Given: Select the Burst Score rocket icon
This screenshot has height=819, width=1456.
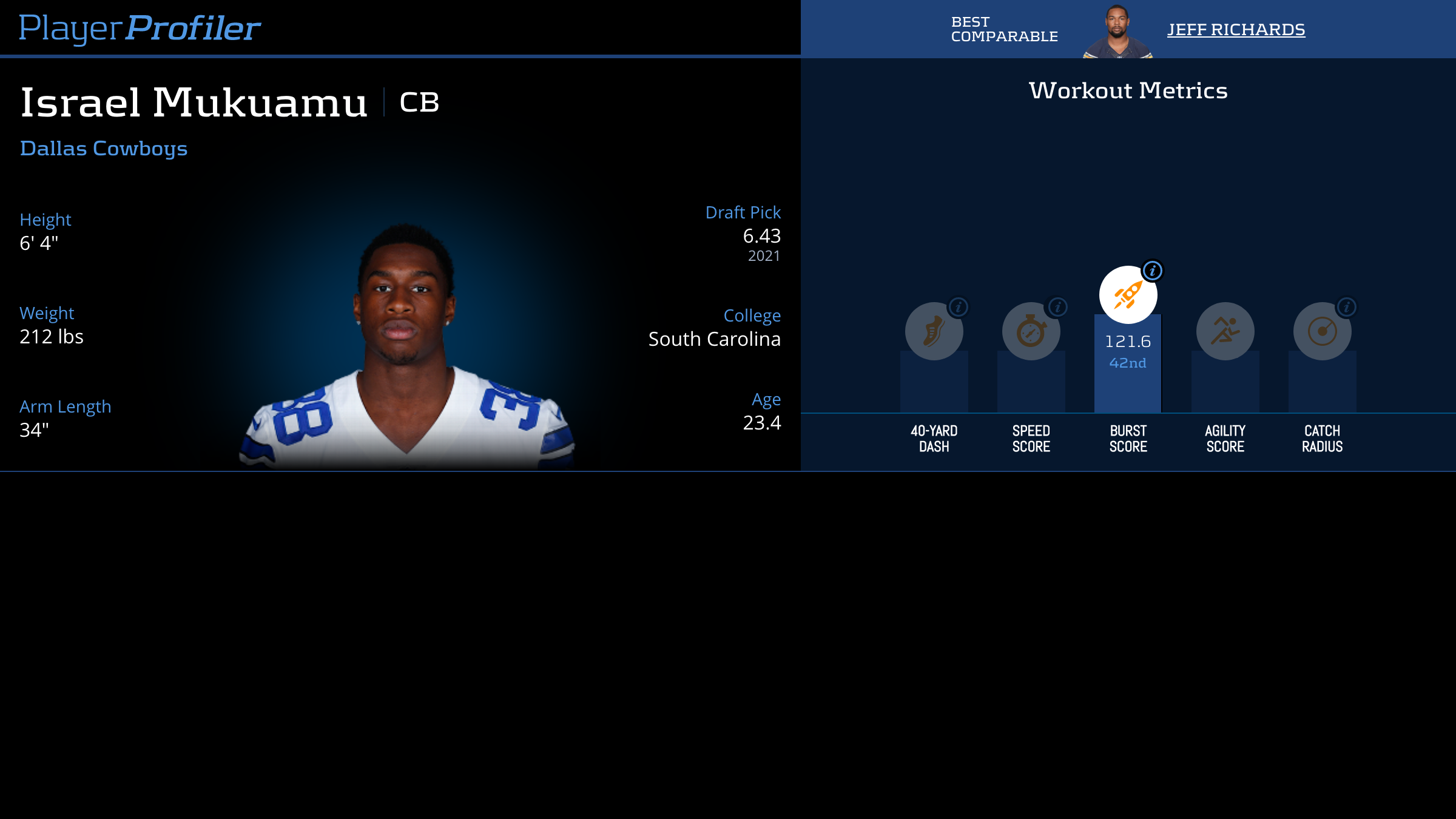Looking at the screenshot, I should pos(1128,295).
